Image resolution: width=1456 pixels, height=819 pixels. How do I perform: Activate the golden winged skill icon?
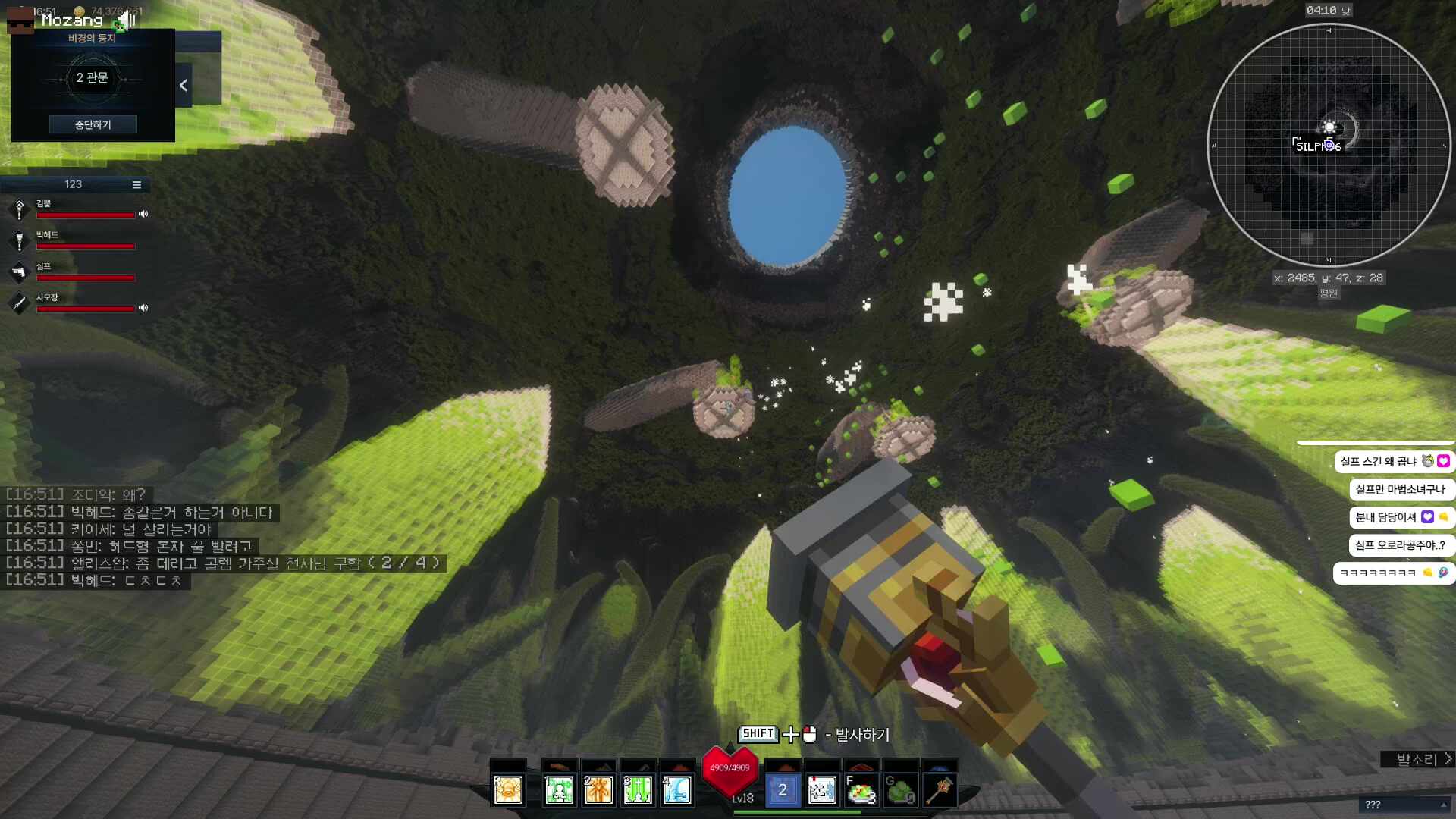(508, 790)
